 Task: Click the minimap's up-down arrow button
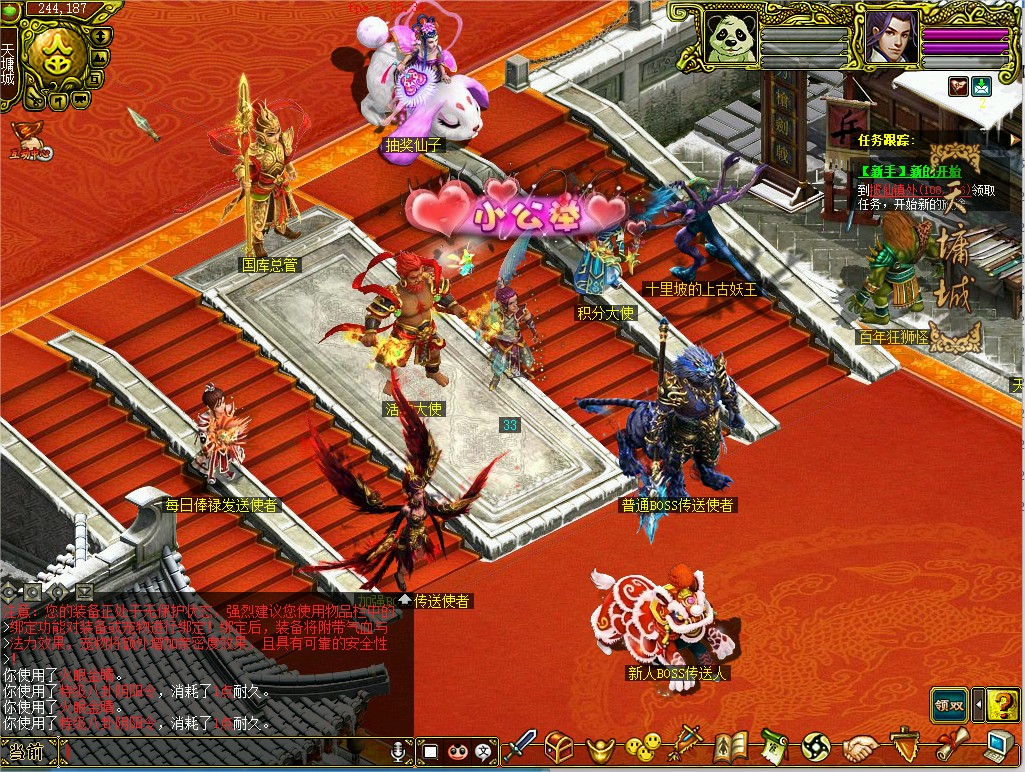(100, 36)
